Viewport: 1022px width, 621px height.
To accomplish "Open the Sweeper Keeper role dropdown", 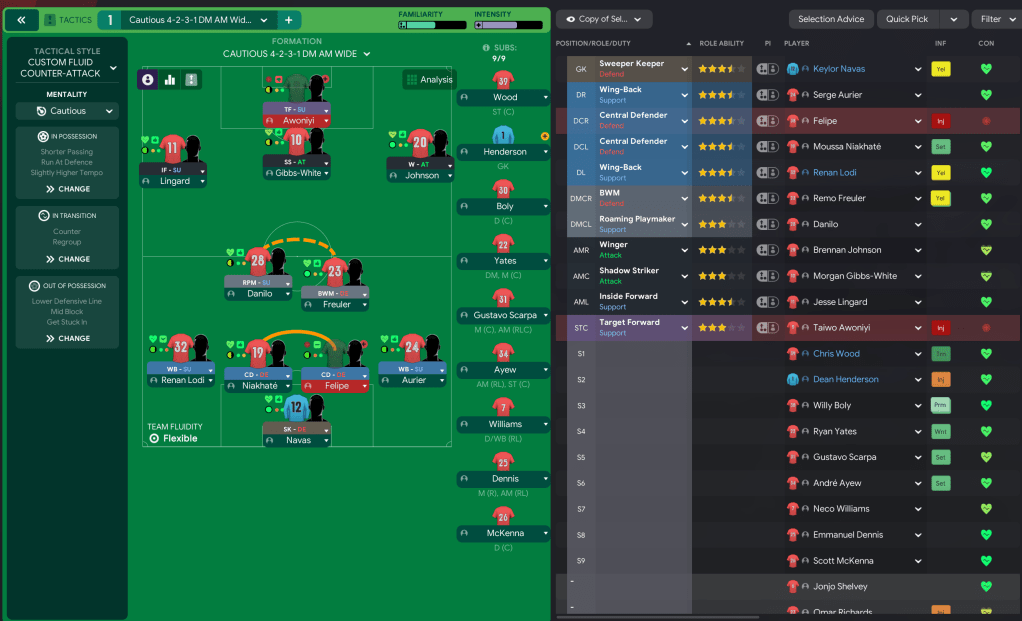I will point(686,69).
